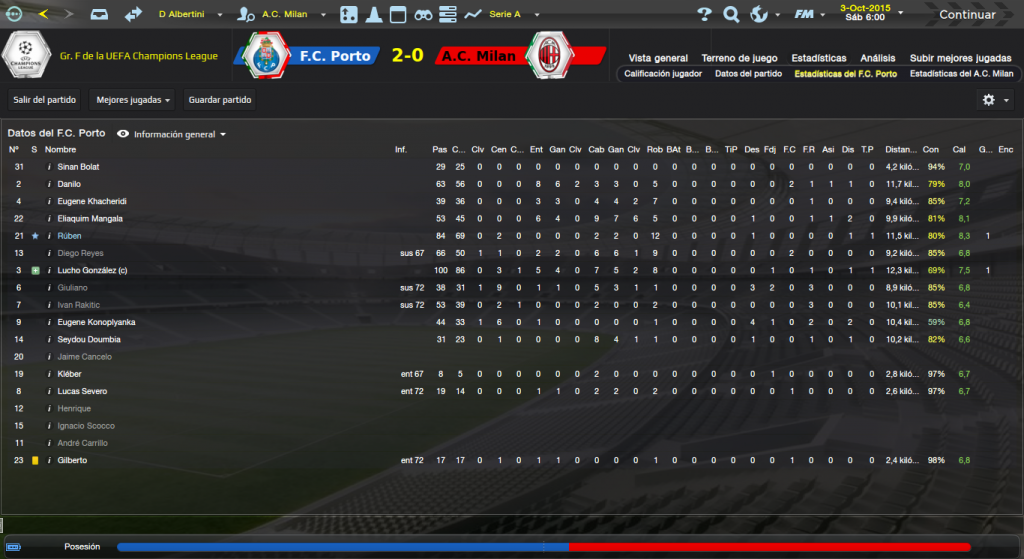Open the Terreno de juego tab
The image size is (1024, 559).
pos(739,58)
